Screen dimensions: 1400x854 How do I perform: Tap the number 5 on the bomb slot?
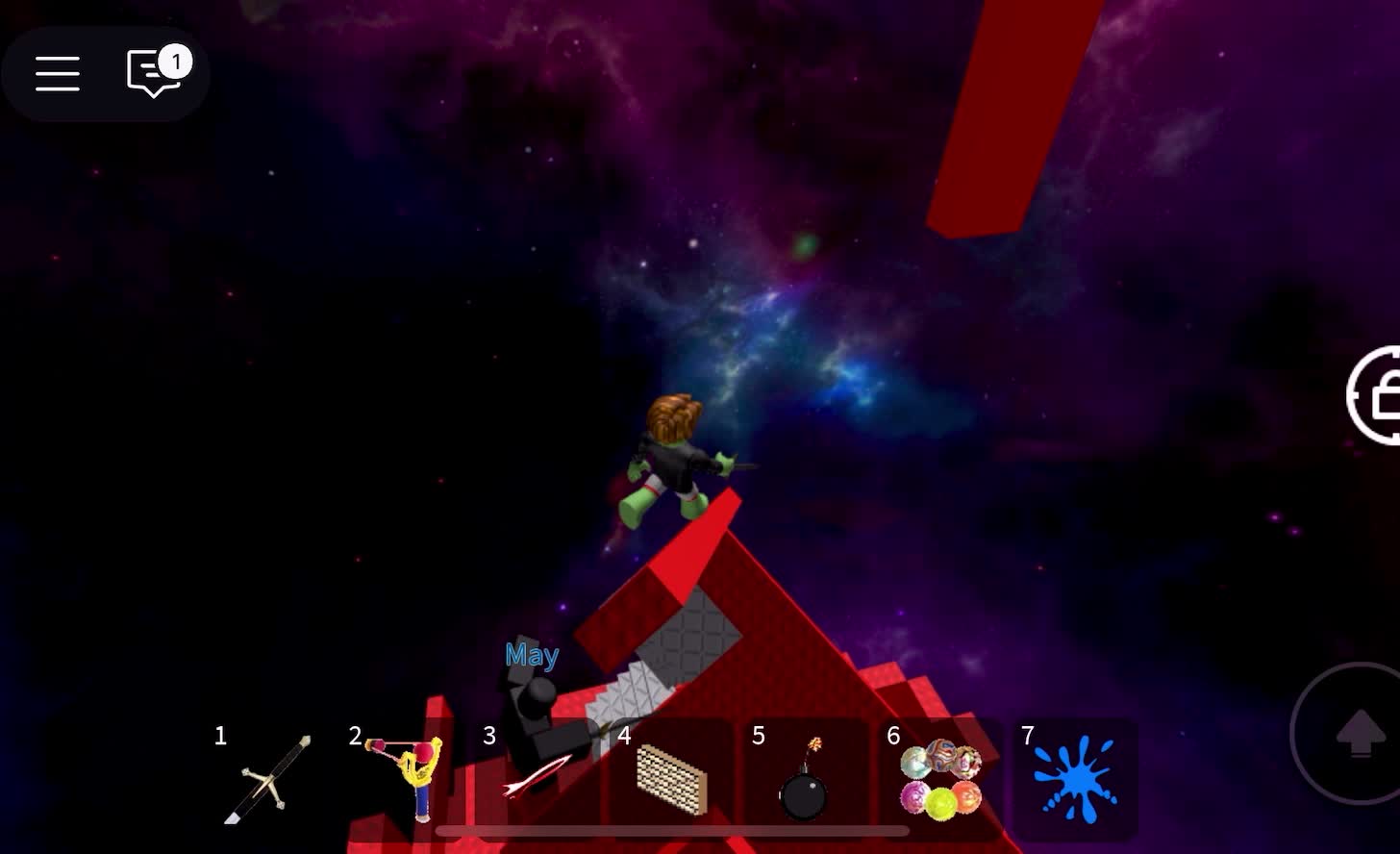[x=759, y=737]
